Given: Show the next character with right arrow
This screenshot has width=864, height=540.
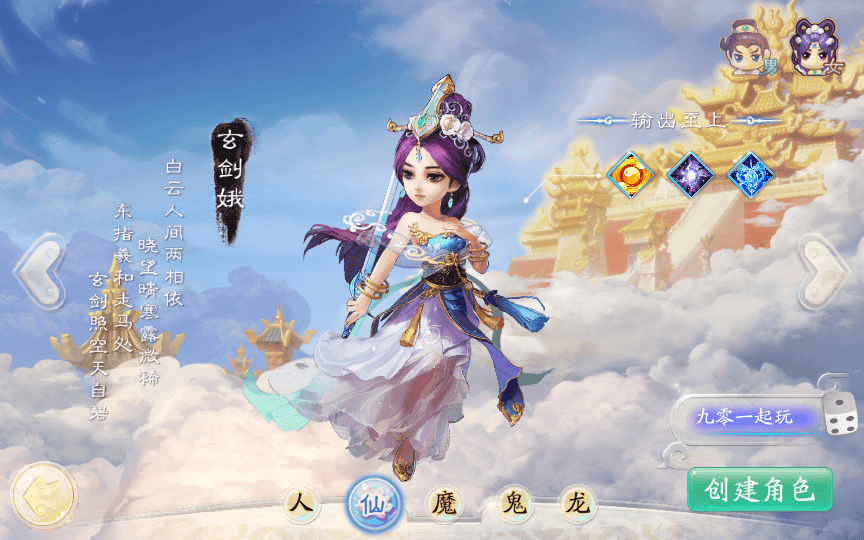Looking at the screenshot, I should pos(824,271).
